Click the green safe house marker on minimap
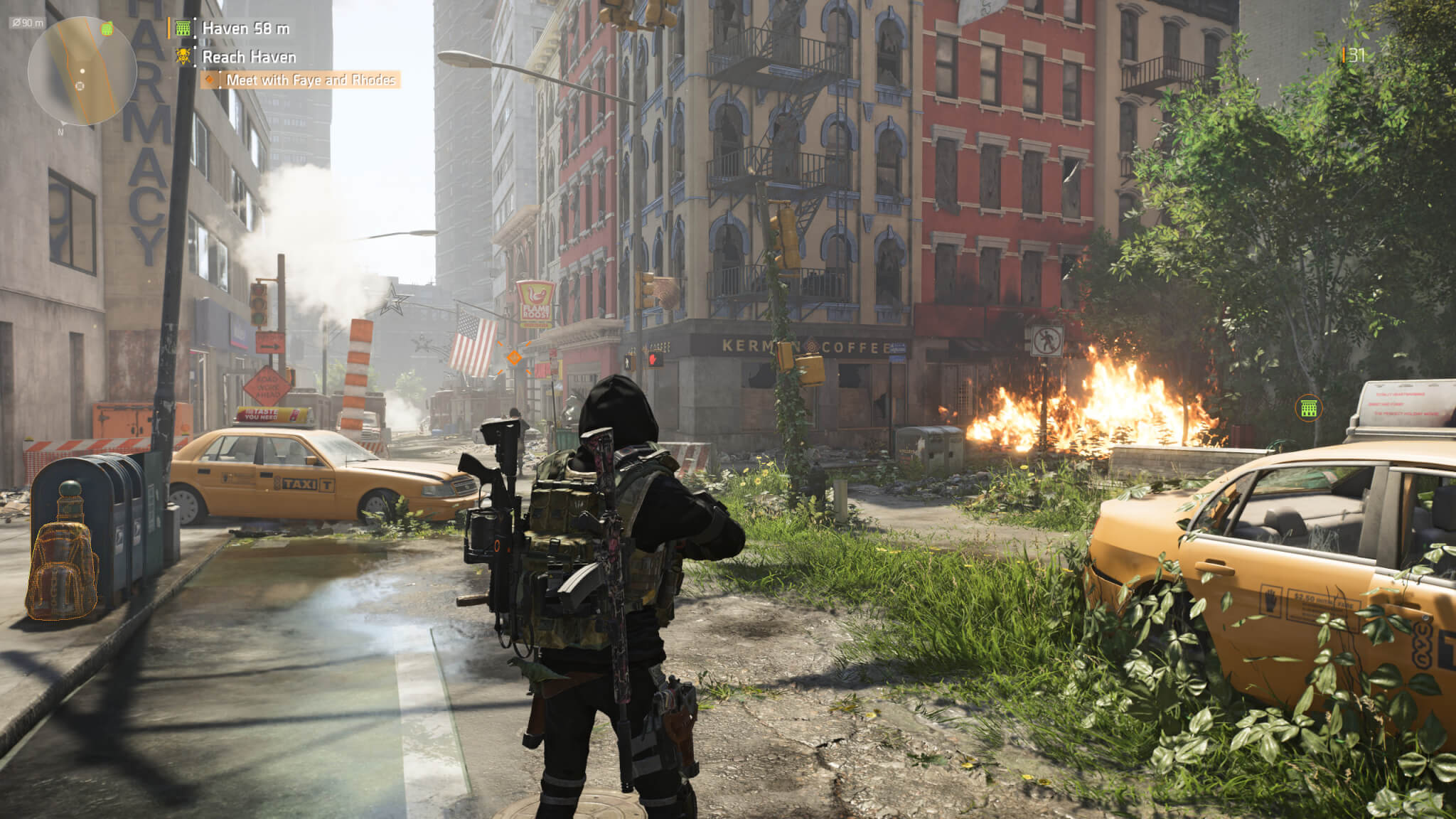 (x=107, y=28)
